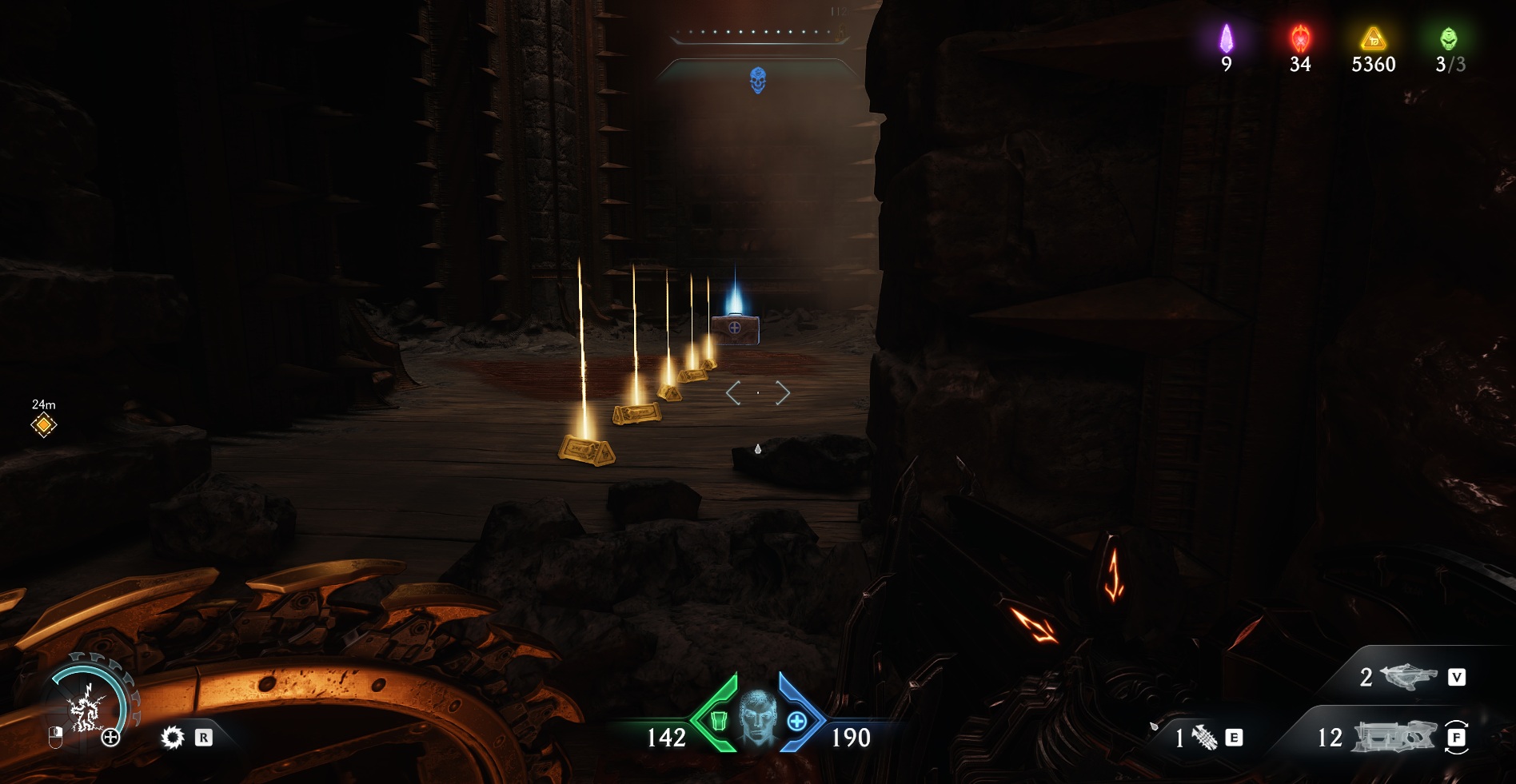Switch to the weapon with 12 ammo
Image resolution: width=1516 pixels, height=784 pixels.
(1393, 736)
